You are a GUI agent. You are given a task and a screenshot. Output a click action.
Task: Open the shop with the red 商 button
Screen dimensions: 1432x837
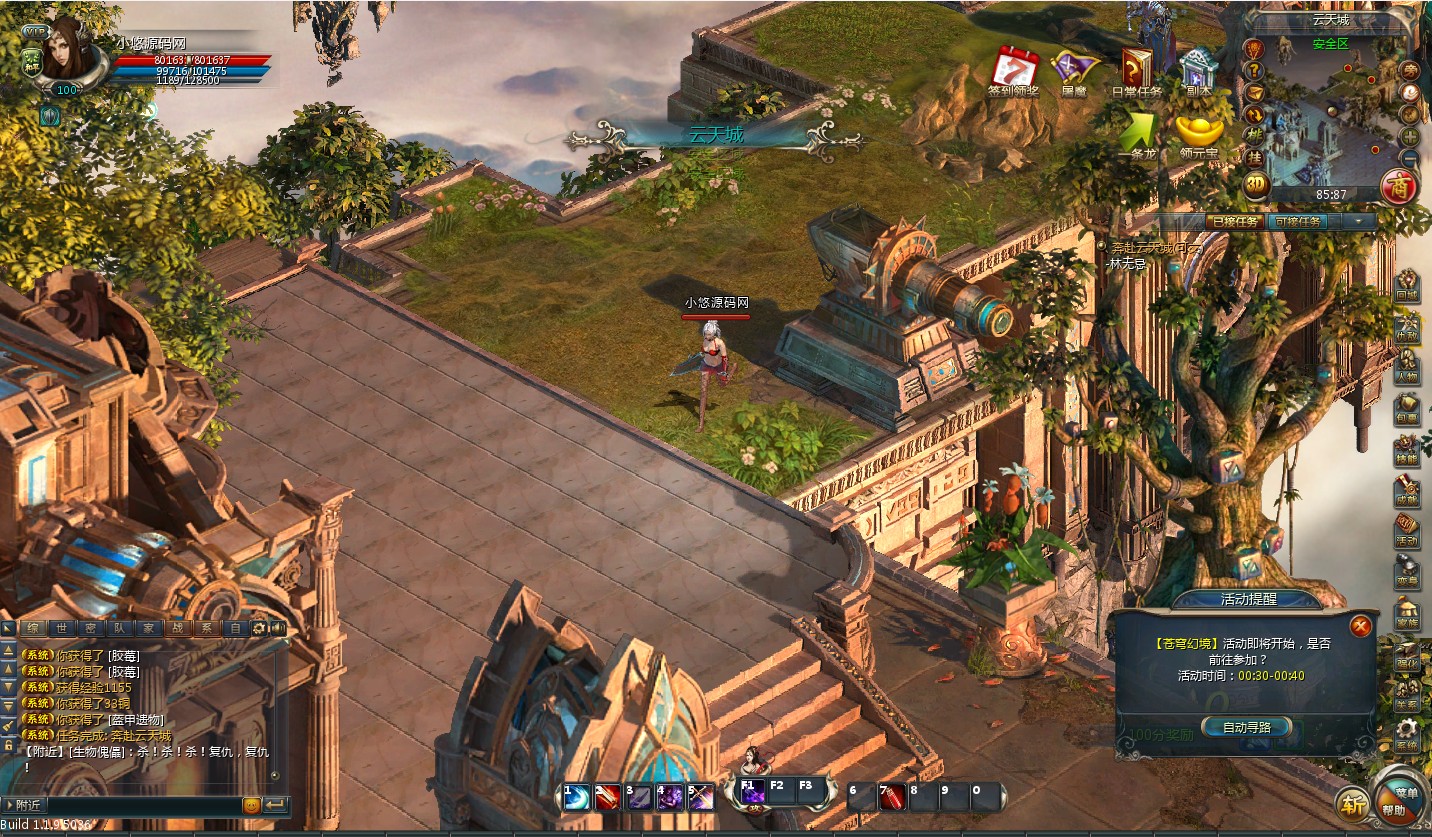(1398, 185)
